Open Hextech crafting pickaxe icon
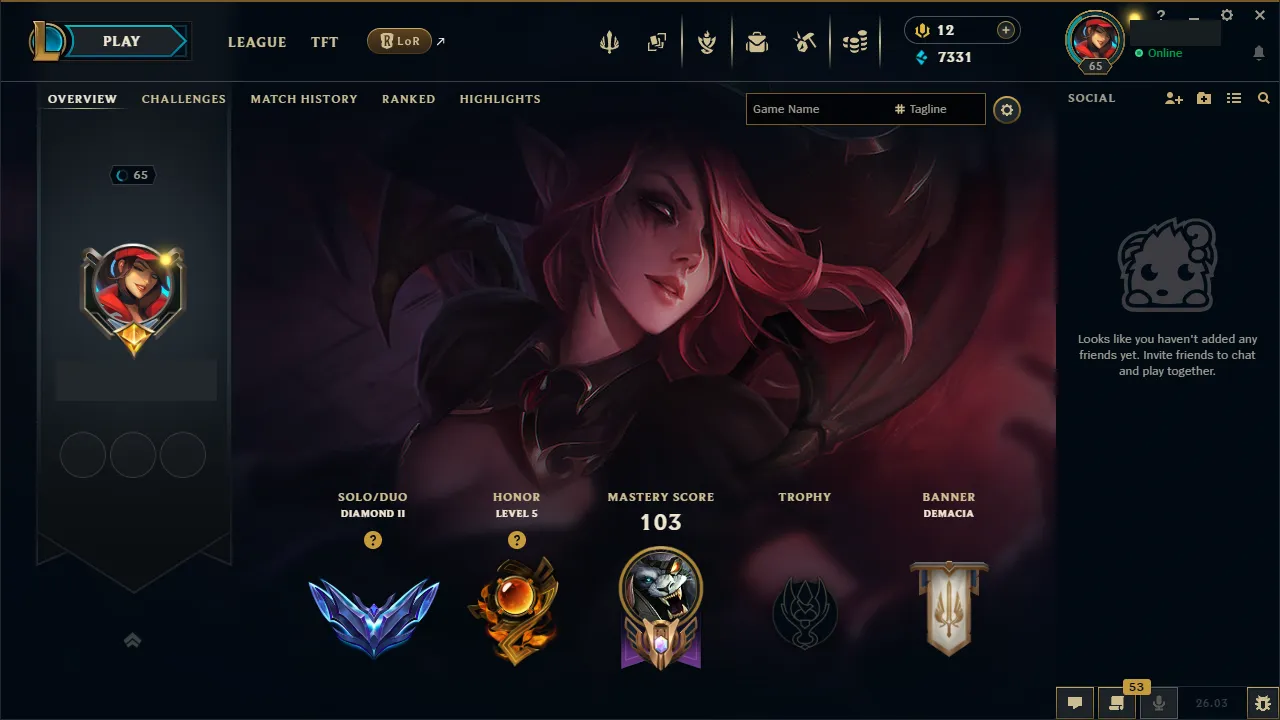The height and width of the screenshot is (720, 1280). (x=805, y=42)
